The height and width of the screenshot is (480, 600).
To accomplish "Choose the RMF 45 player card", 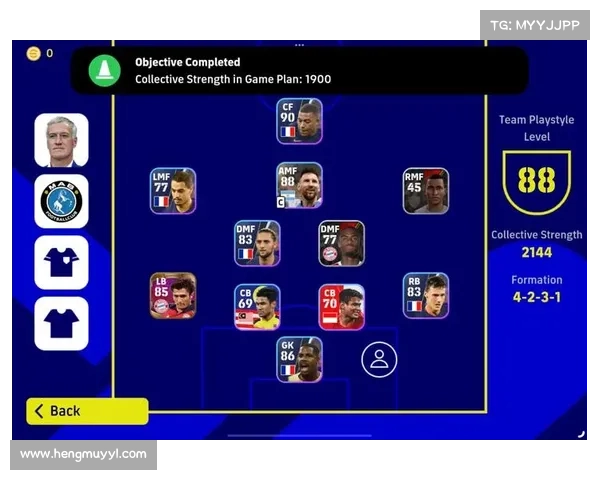I will (426, 190).
